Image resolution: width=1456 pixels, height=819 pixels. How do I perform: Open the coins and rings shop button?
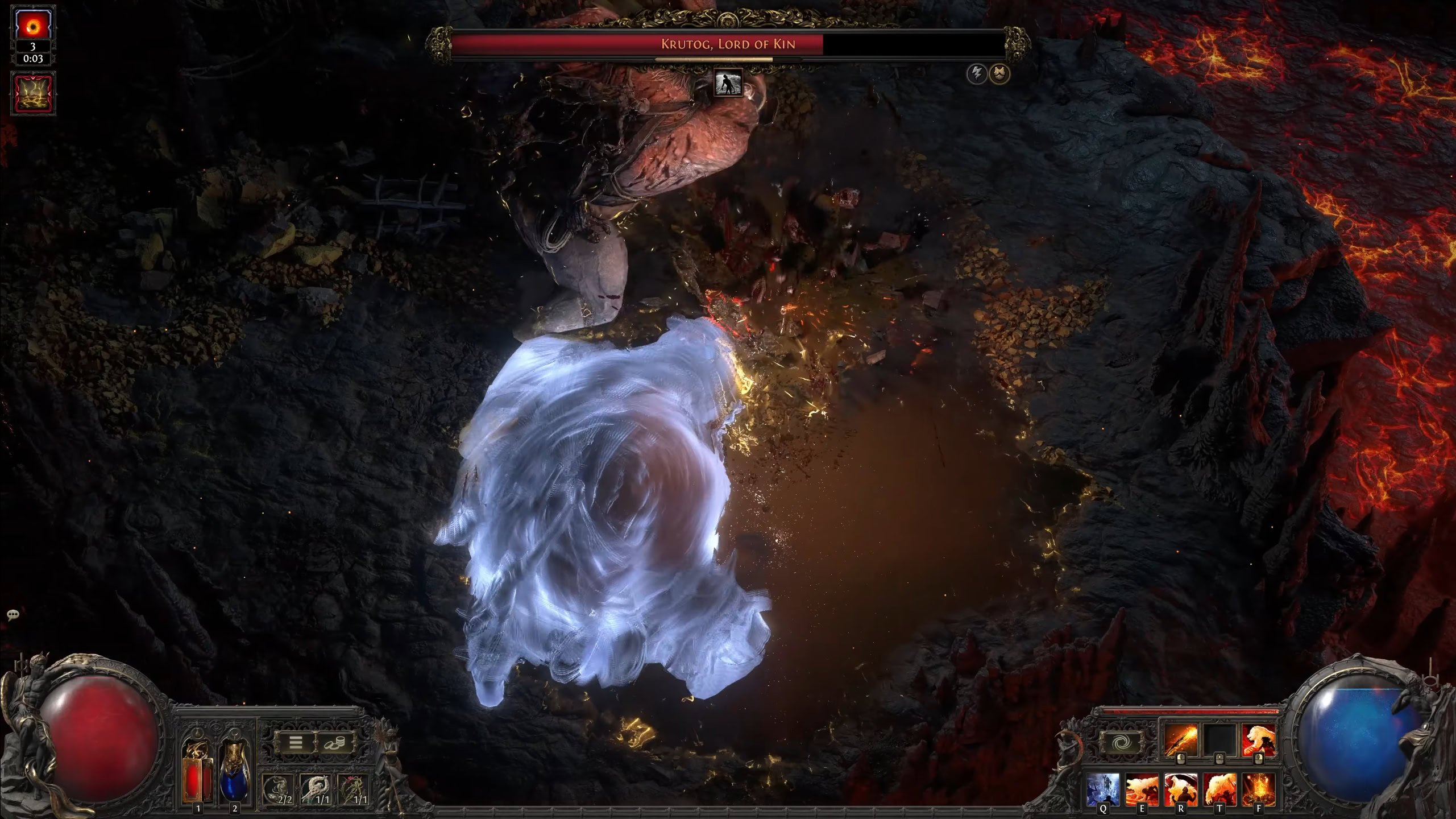[334, 742]
